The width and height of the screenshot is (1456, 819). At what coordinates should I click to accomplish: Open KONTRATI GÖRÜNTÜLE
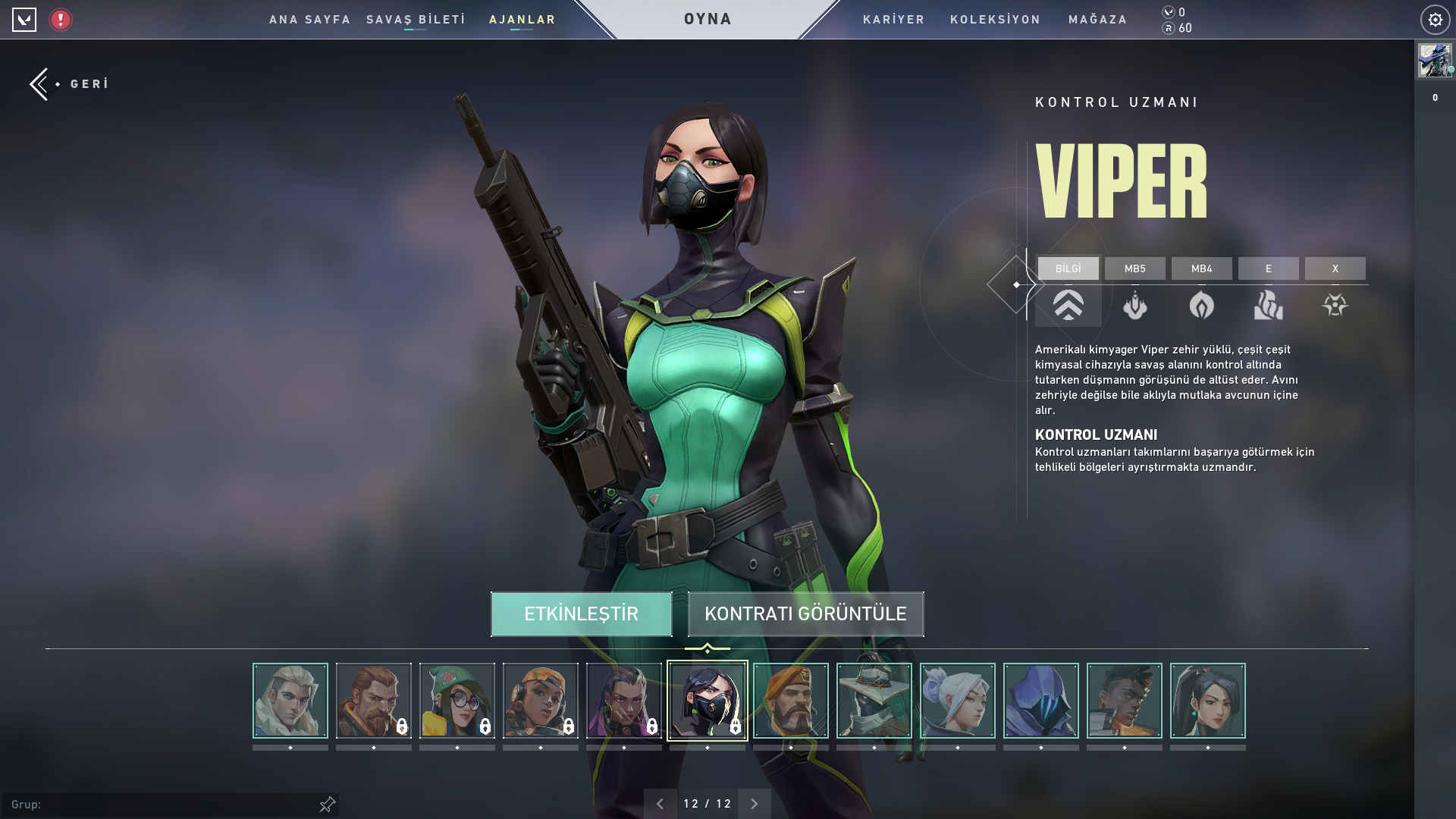point(805,614)
